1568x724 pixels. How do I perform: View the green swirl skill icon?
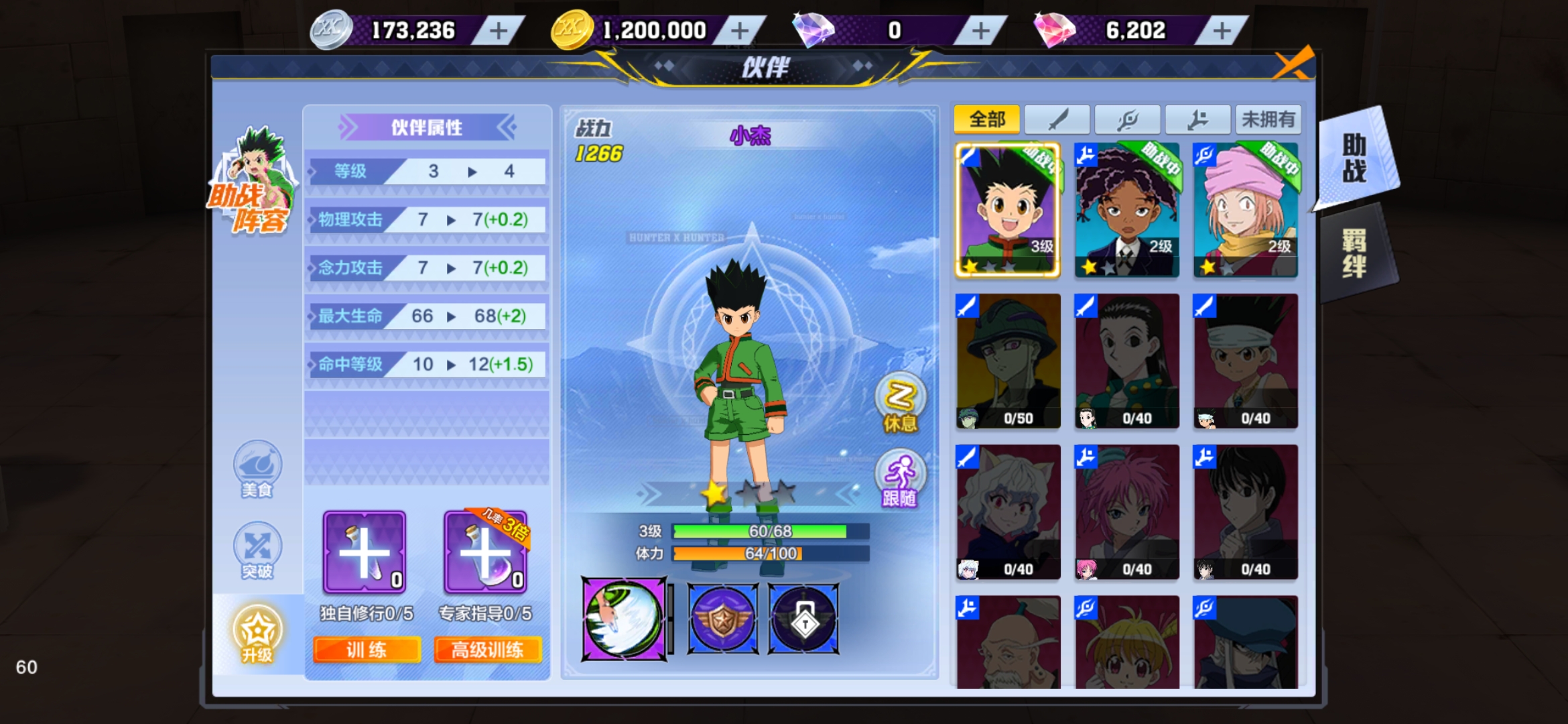click(x=624, y=619)
